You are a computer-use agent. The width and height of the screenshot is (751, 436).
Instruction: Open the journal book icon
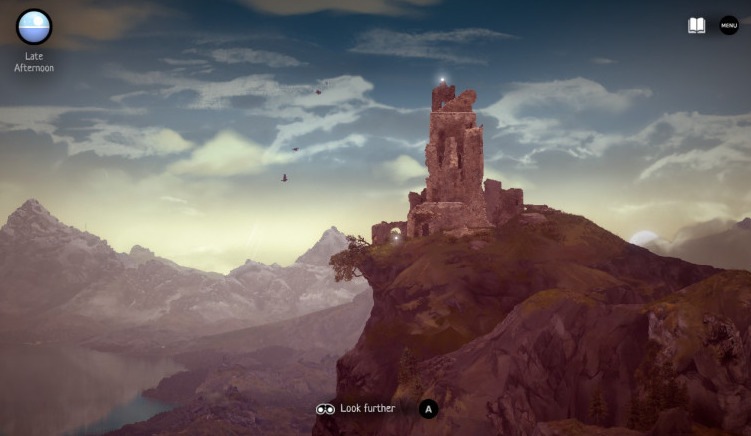click(x=696, y=25)
